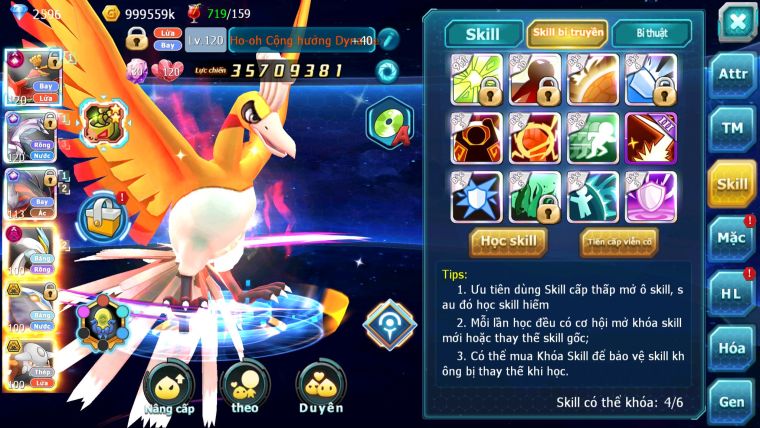This screenshot has width=760, height=428.
Task: Close the skill panel with the X button
Action: [x=736, y=21]
